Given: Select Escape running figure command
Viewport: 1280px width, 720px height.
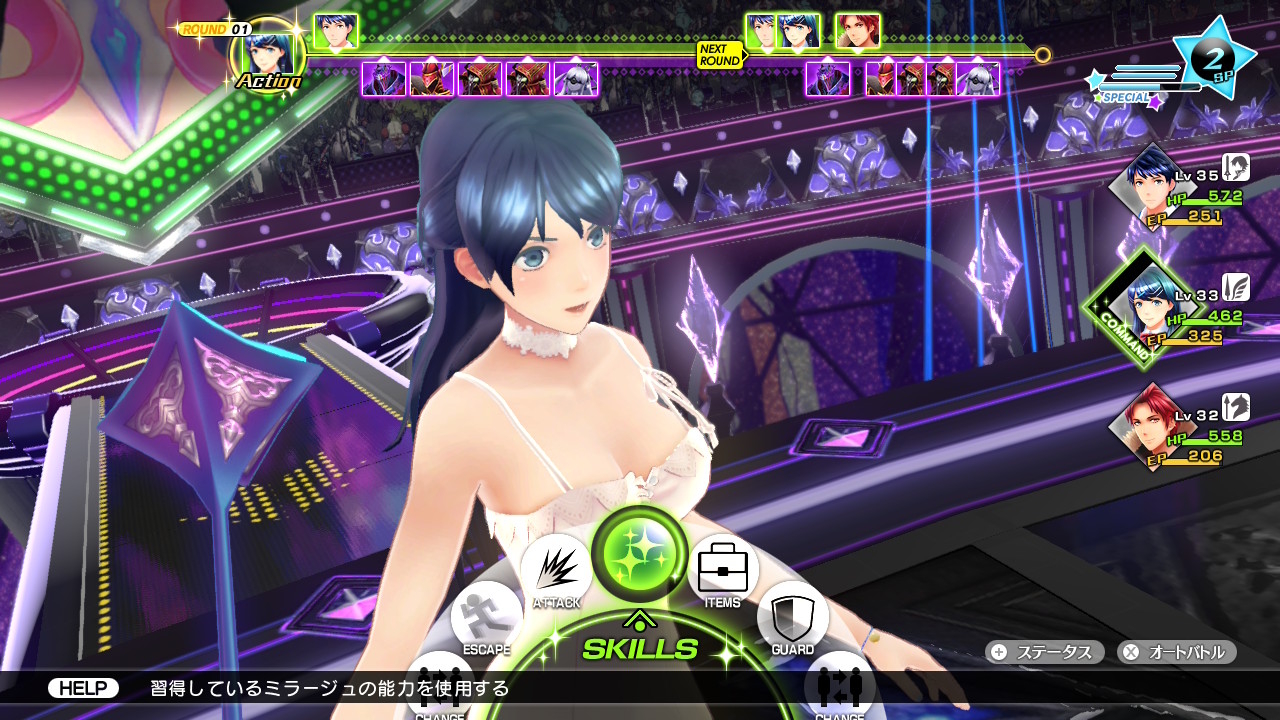Looking at the screenshot, I should [487, 616].
